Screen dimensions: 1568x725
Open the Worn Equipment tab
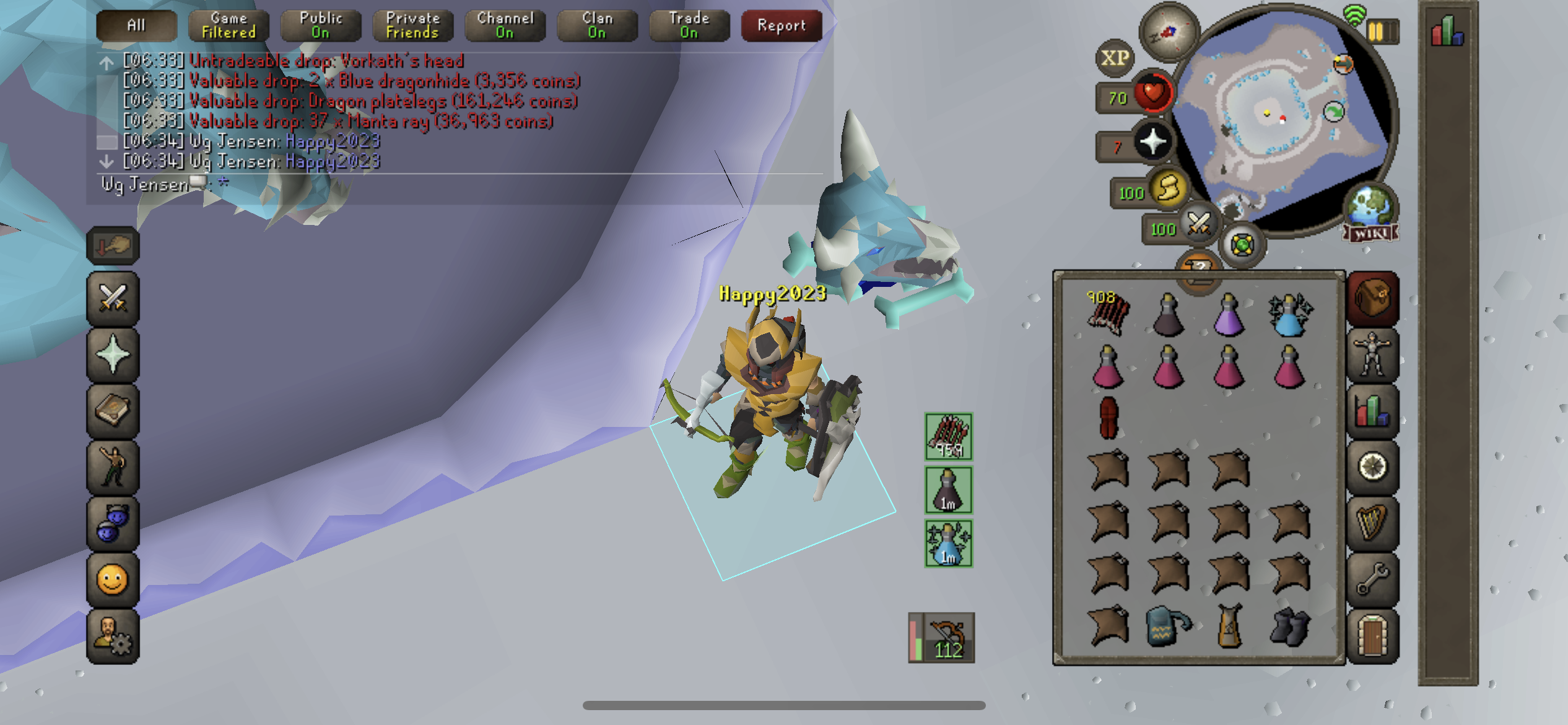[x=1372, y=355]
